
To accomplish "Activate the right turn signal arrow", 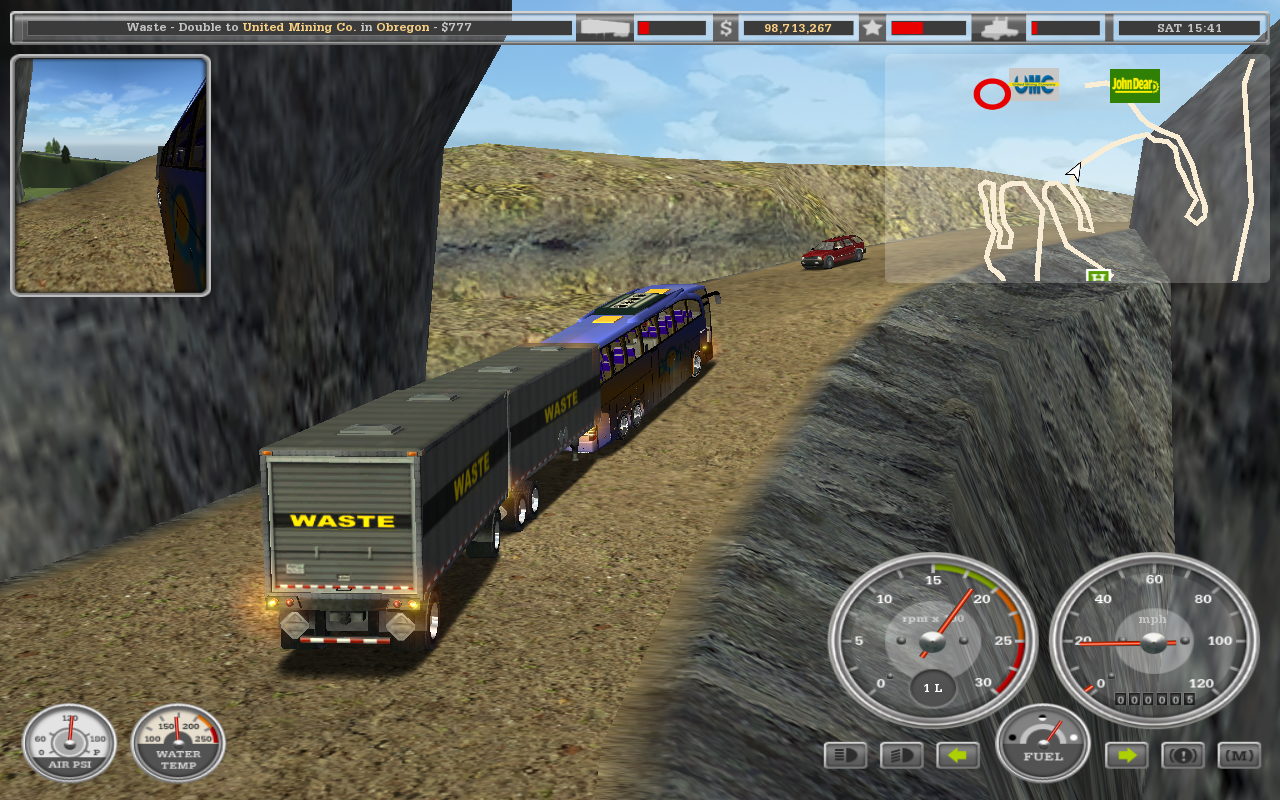I will pyautogui.click(x=1127, y=755).
